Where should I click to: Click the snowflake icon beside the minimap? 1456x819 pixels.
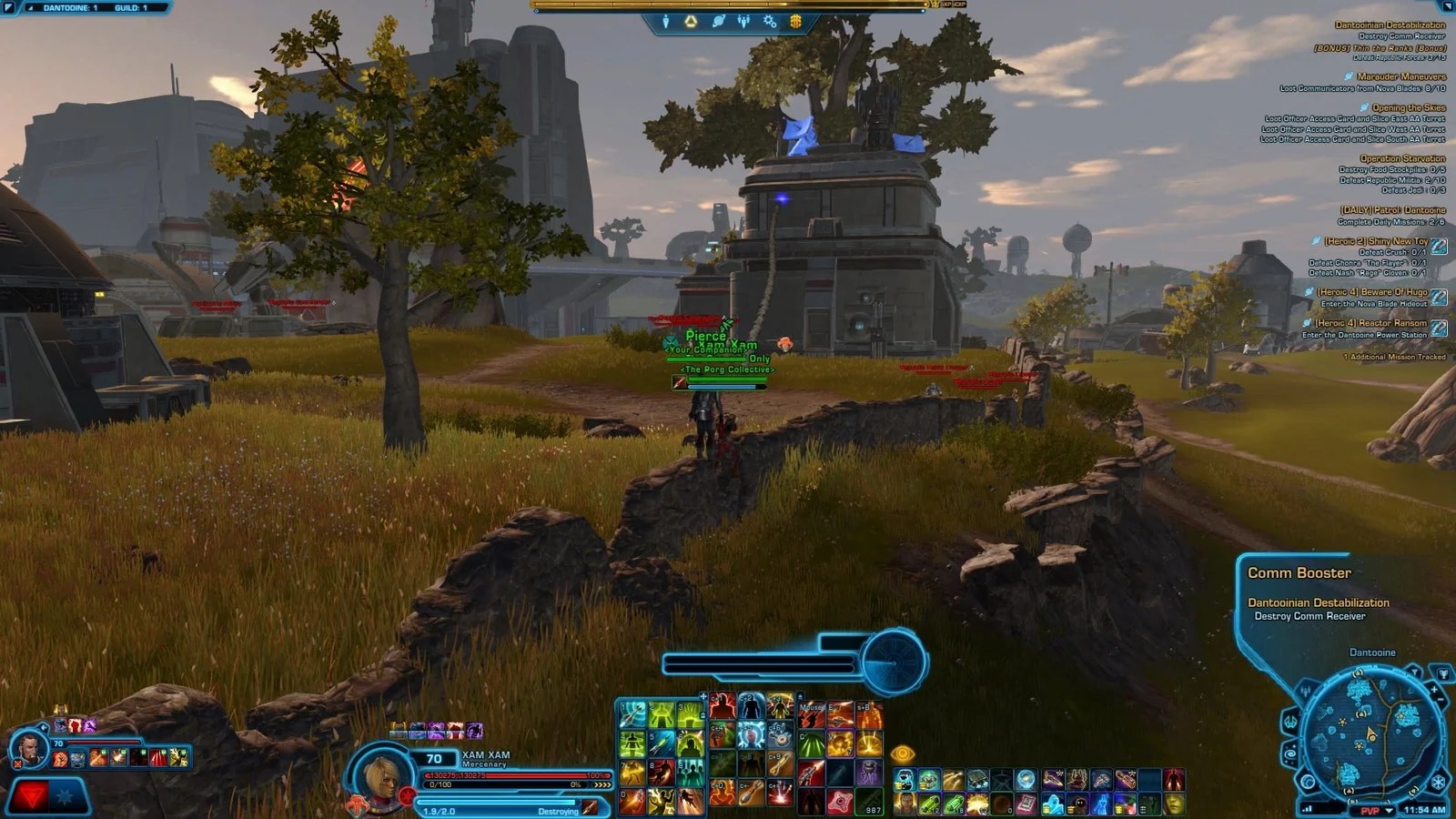tap(1438, 782)
